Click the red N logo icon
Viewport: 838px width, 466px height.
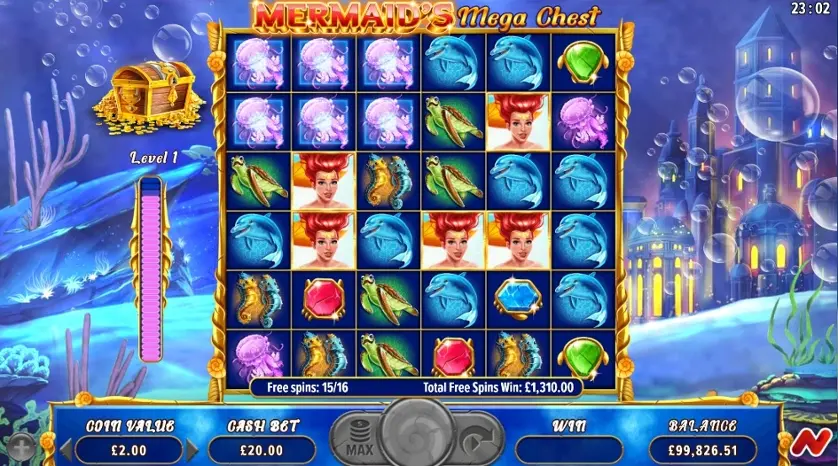click(818, 444)
